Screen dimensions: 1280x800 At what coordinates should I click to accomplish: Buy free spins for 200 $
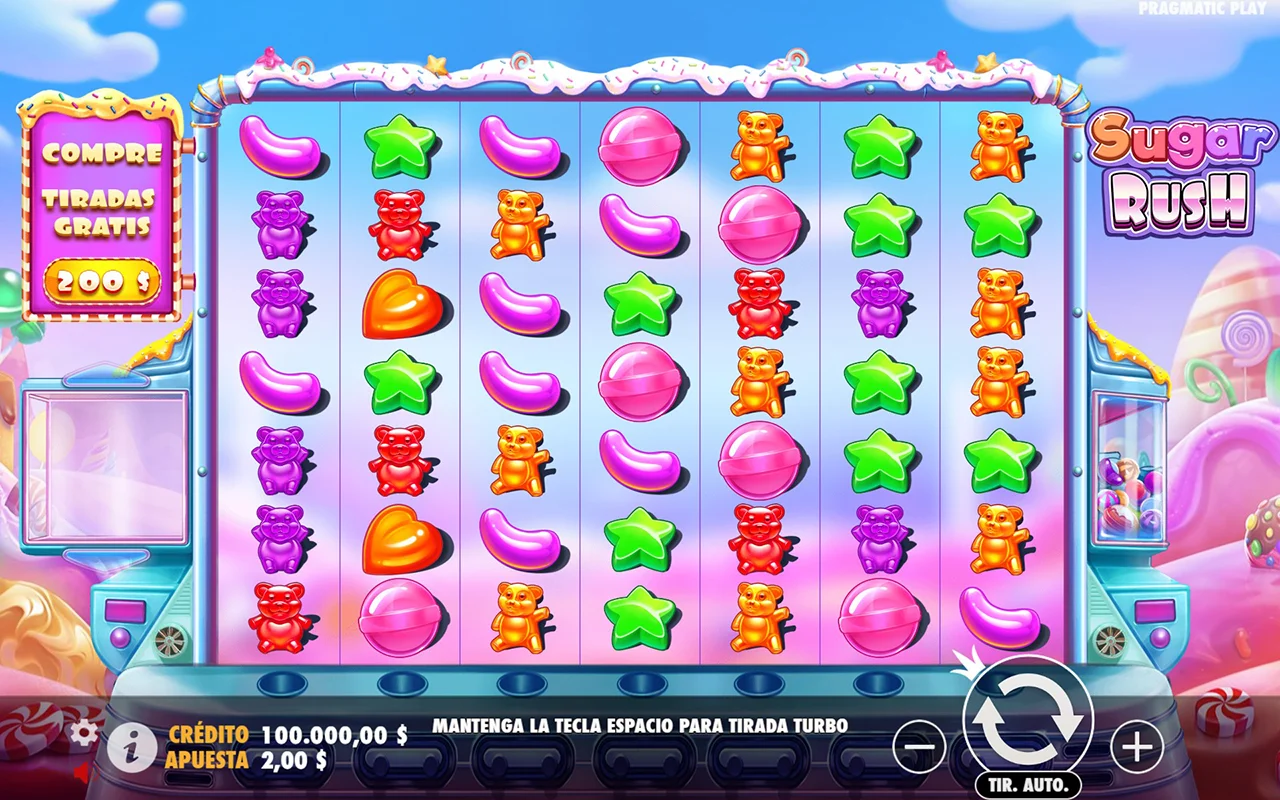pos(102,283)
